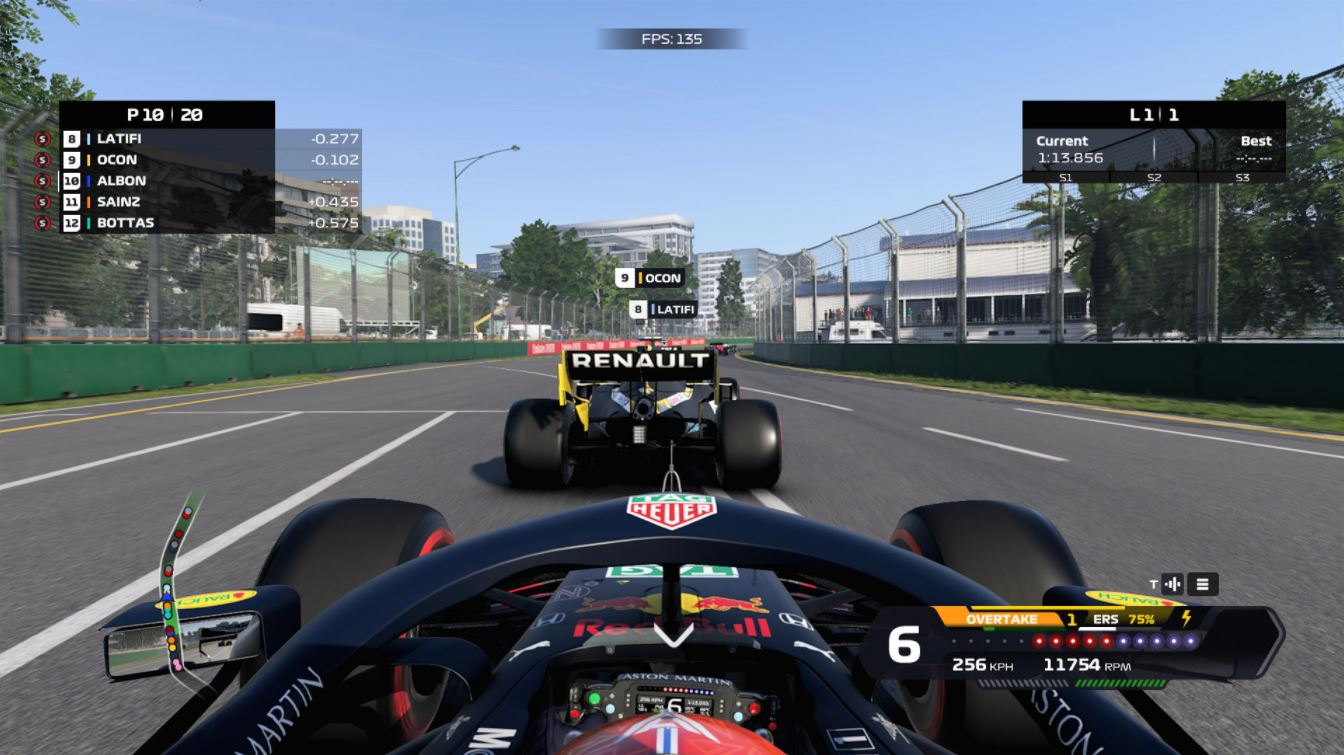This screenshot has height=755, width=1344.
Task: Click the soft tyre compound icon beside SAINZ
Action: click(x=40, y=201)
